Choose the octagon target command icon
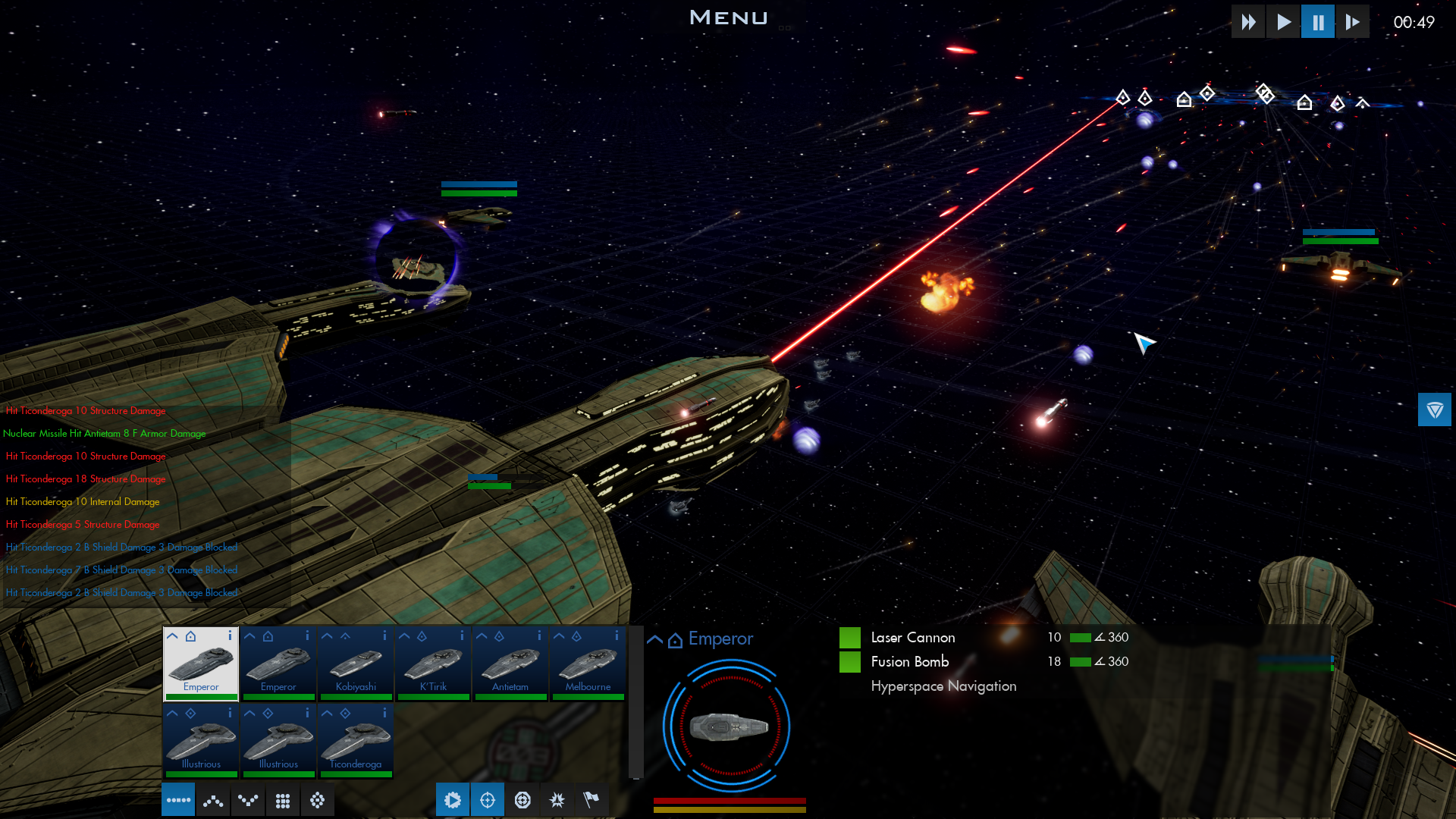The image size is (1456, 819). (522, 800)
